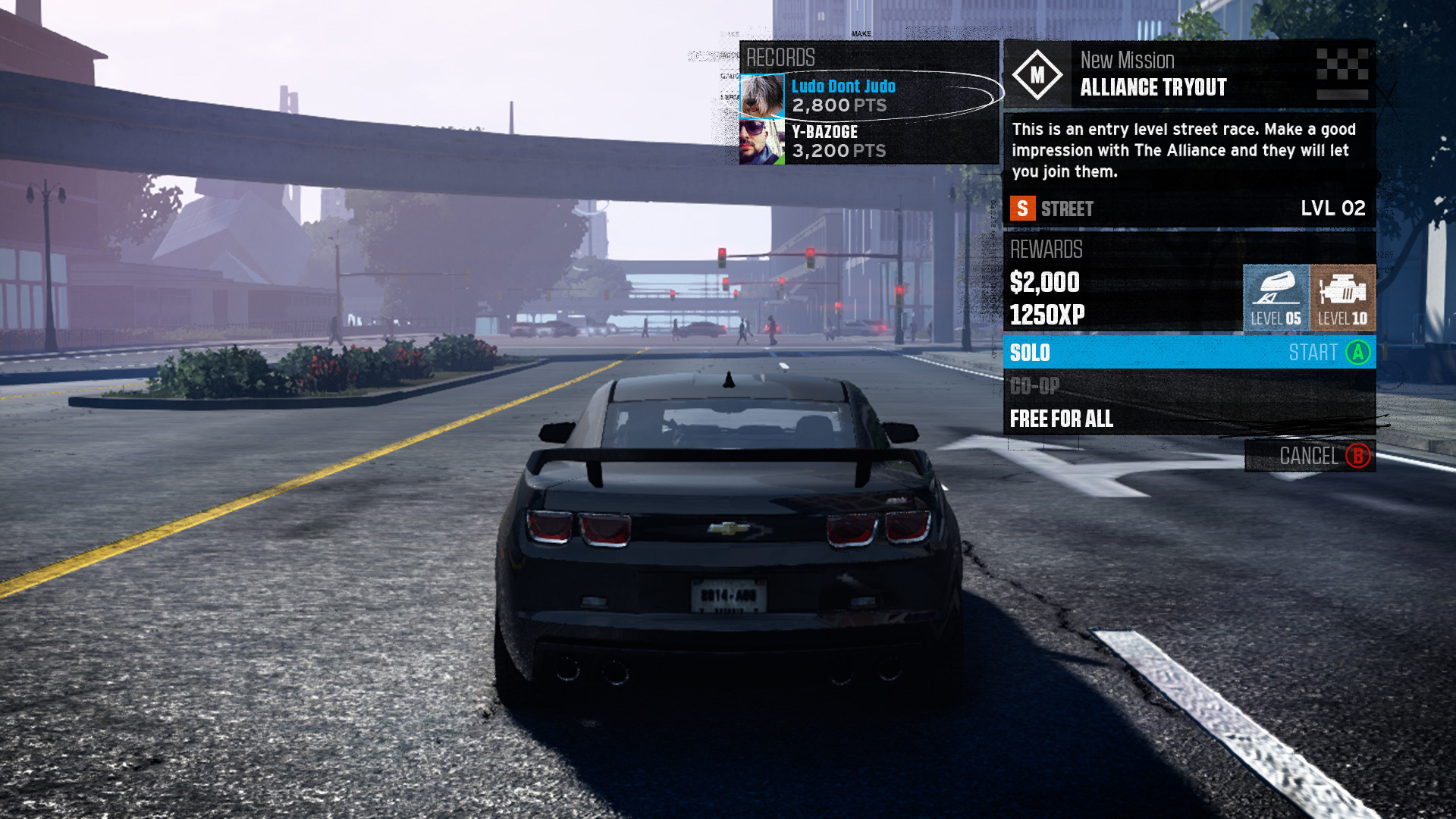1456x819 pixels.
Task: Inspect the bronze Level 10 engine reward
Action: coord(1342,297)
